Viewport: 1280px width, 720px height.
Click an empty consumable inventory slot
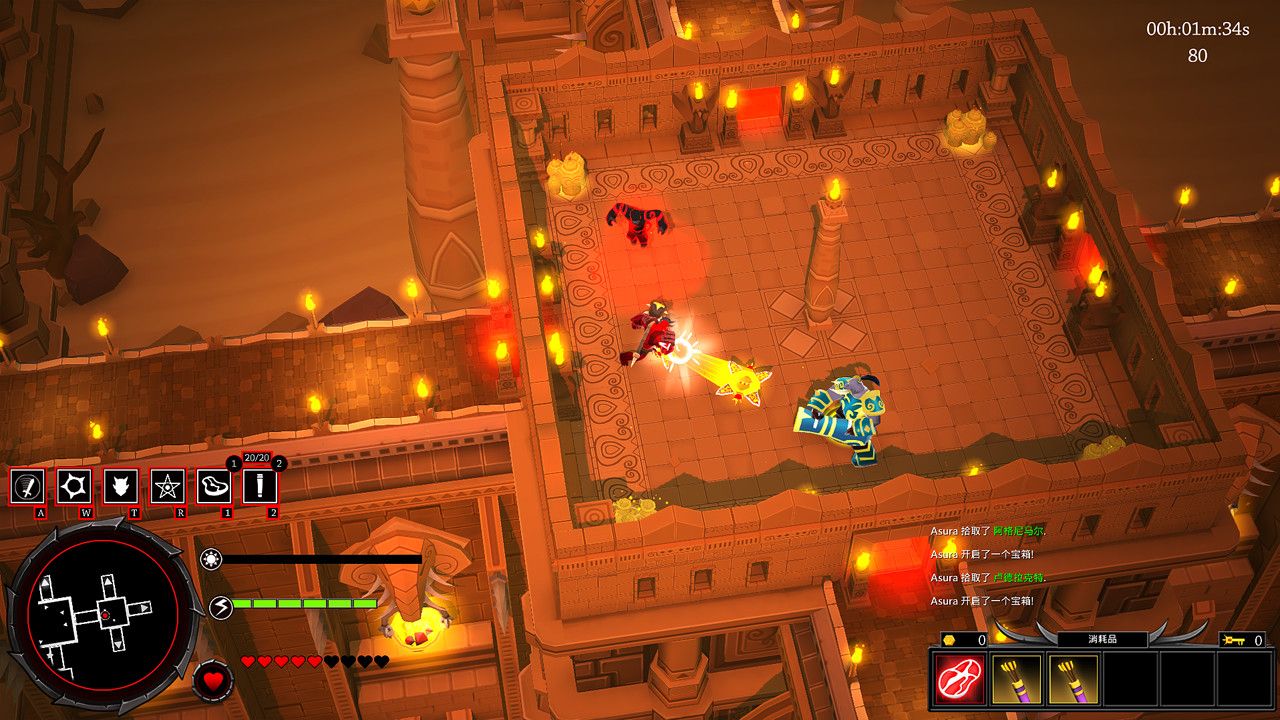1132,679
